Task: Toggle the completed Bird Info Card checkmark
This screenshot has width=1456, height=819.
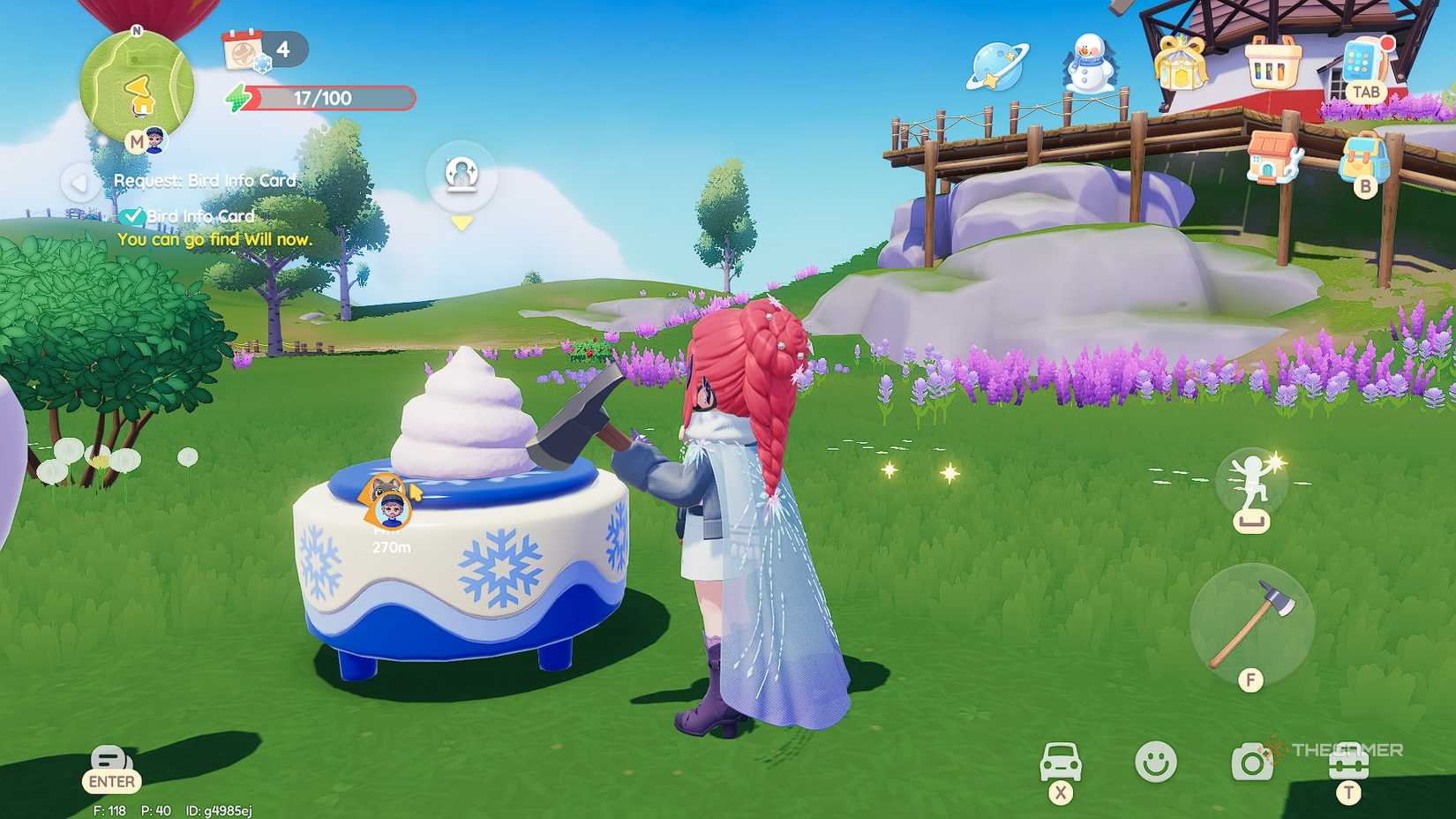Action: tap(134, 214)
